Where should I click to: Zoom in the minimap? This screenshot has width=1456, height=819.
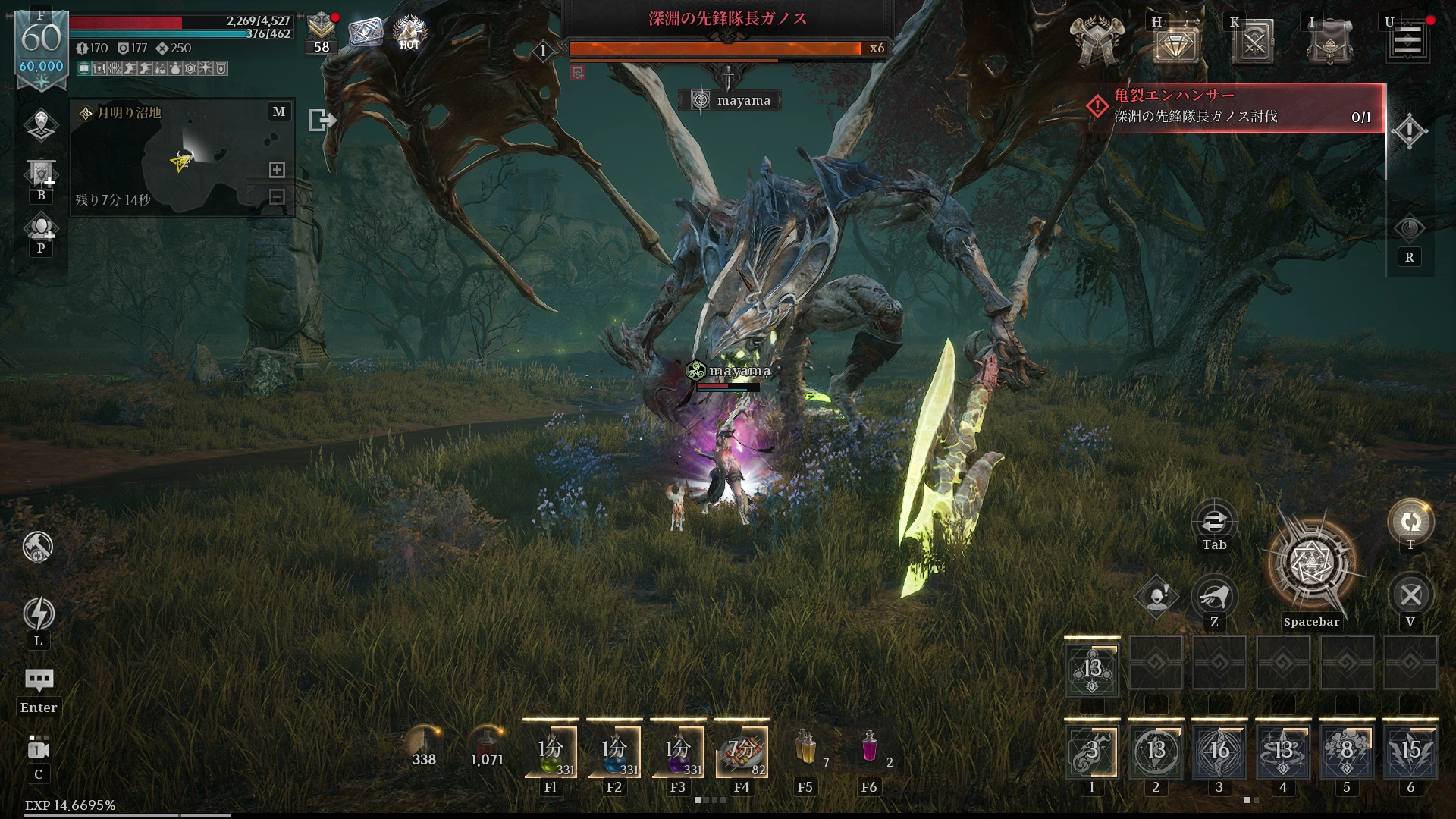pyautogui.click(x=278, y=170)
